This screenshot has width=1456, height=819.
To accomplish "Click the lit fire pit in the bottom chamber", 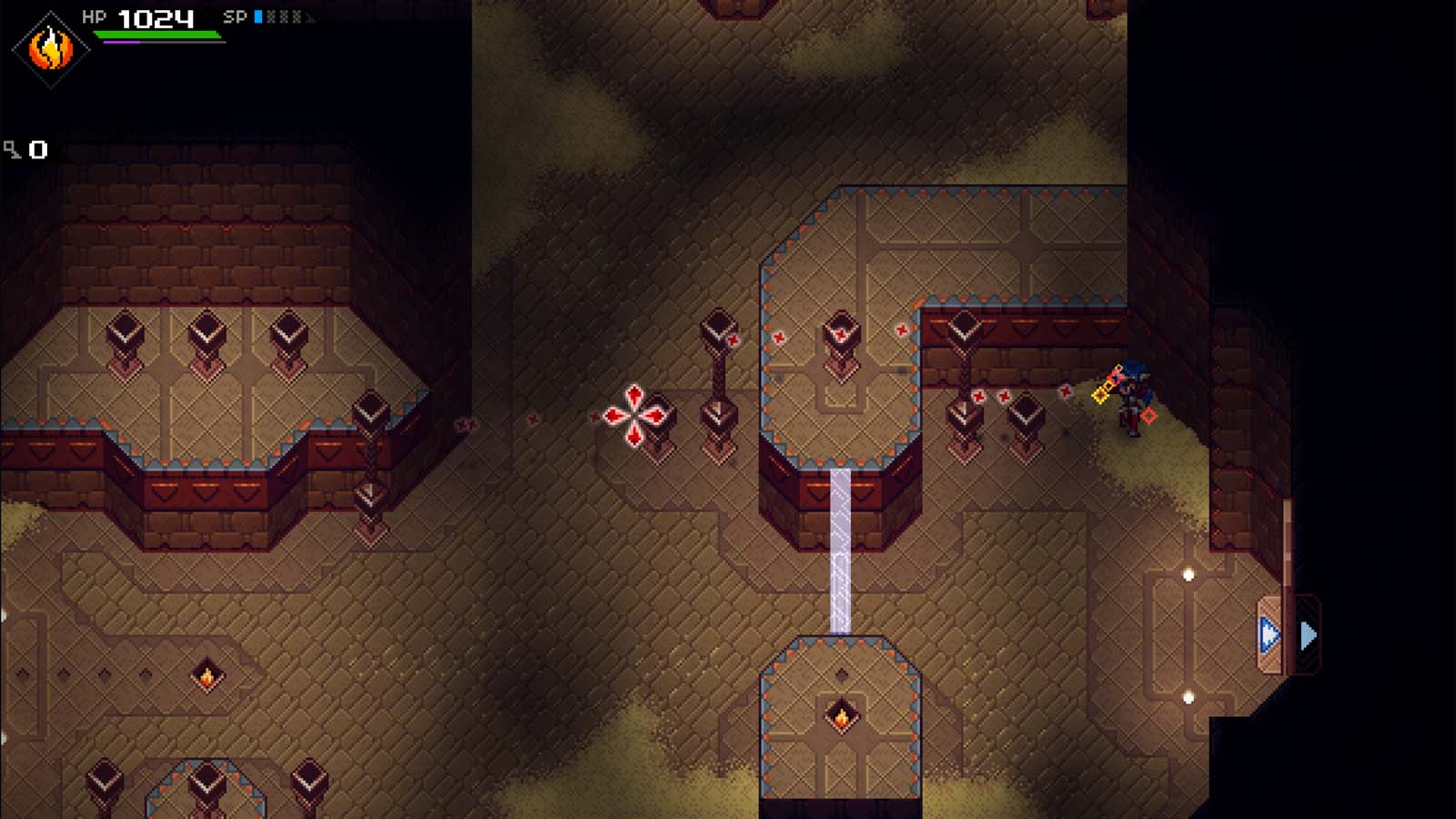I will point(841,718).
